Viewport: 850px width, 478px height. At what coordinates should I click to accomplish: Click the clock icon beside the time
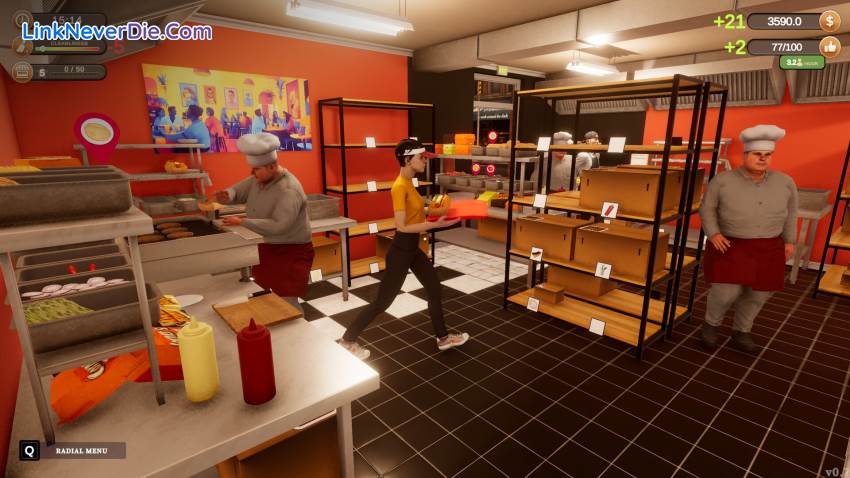[22, 19]
